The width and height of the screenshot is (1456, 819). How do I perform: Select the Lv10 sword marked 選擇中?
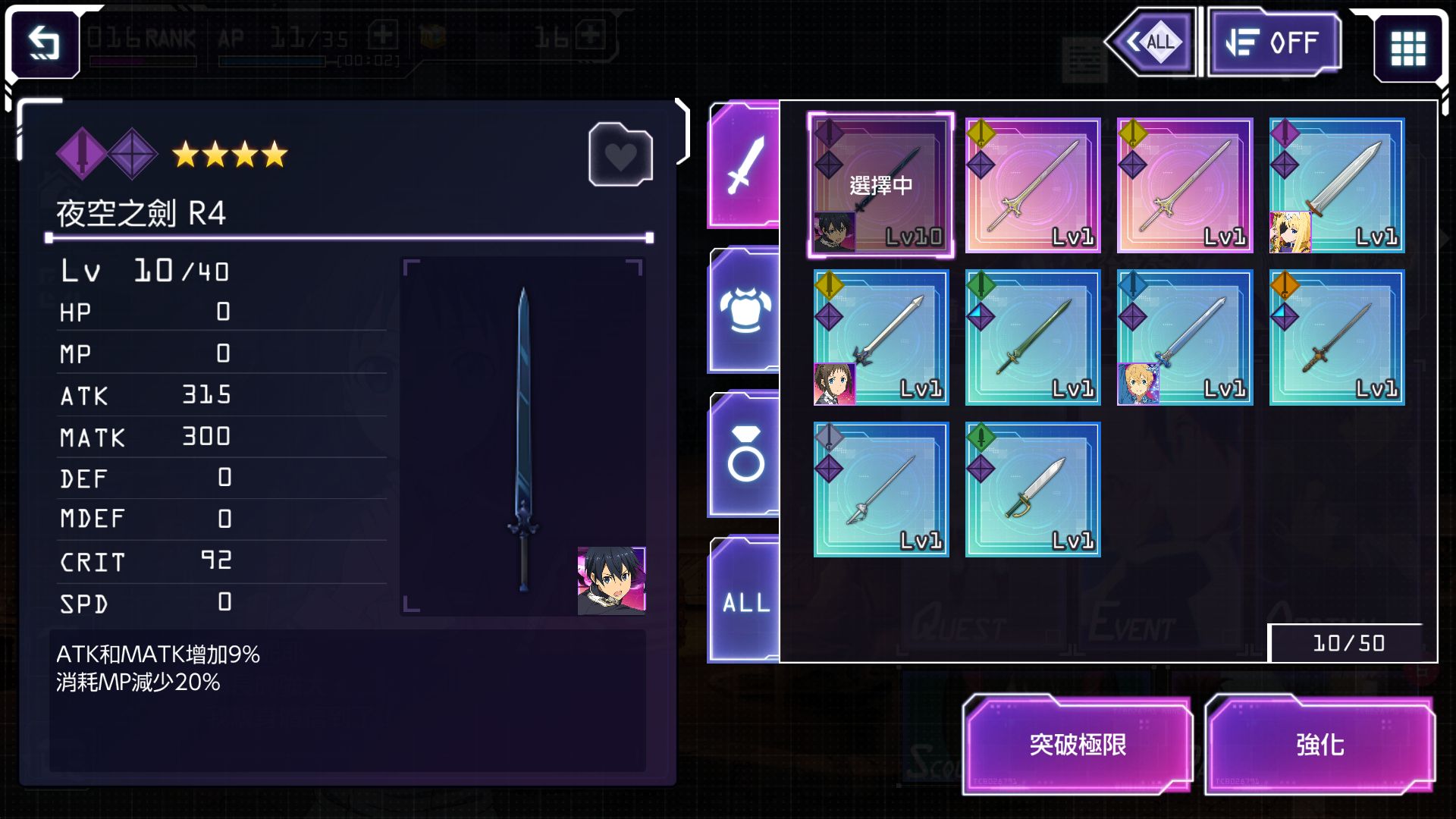pos(880,184)
